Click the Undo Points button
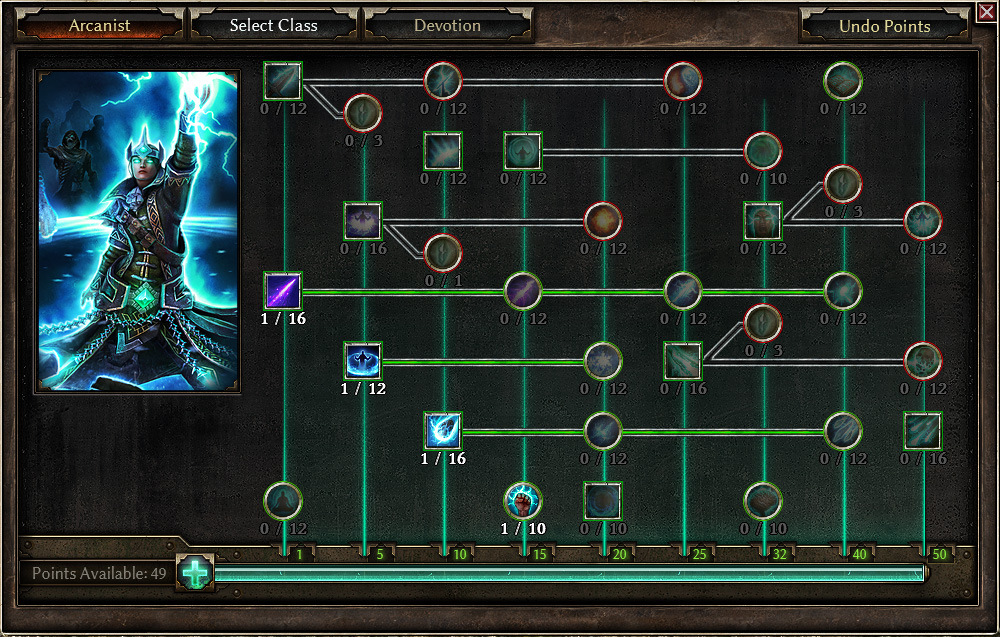1000x637 pixels. click(x=885, y=27)
